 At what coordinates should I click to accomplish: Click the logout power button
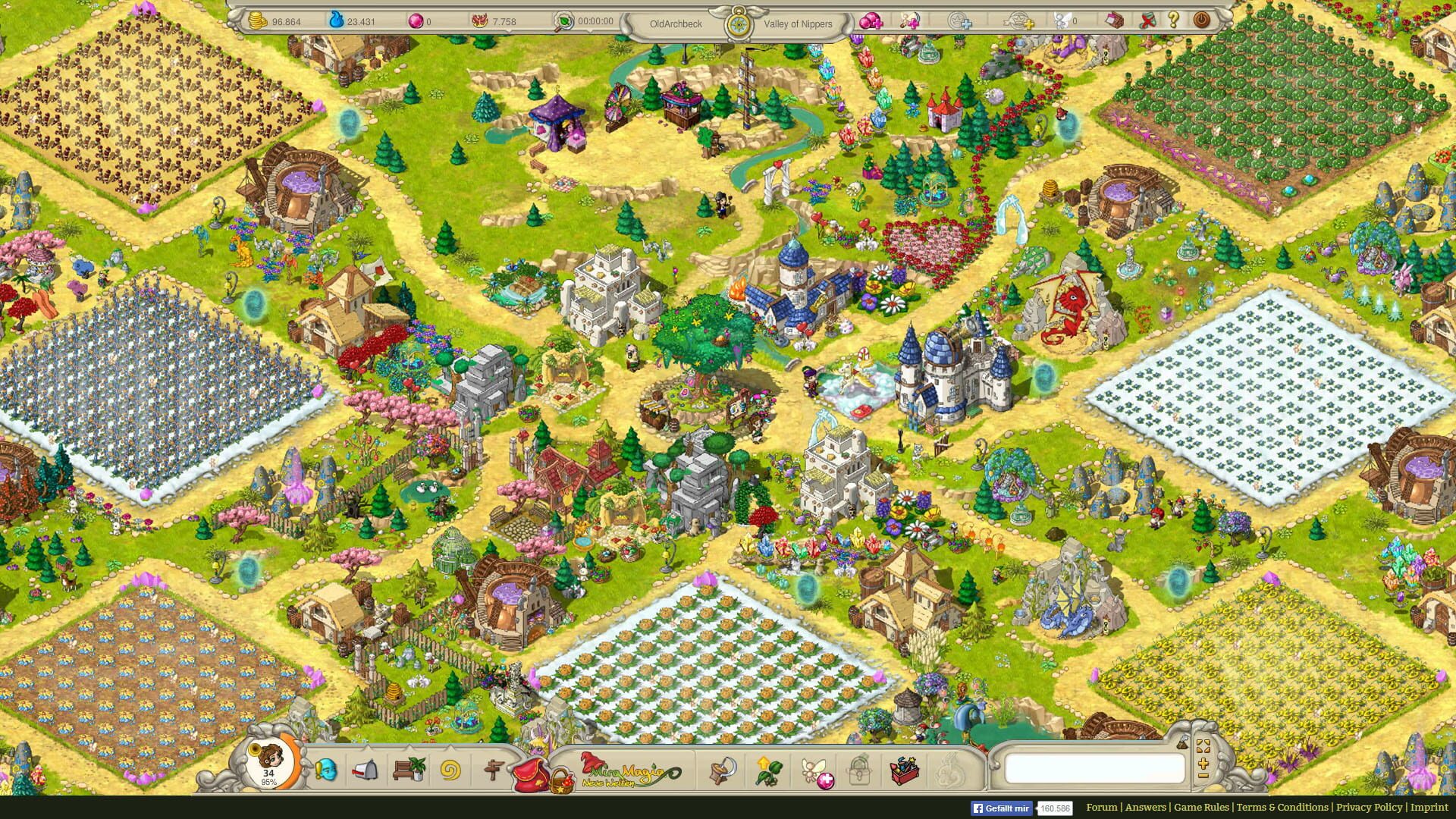pos(1203,21)
